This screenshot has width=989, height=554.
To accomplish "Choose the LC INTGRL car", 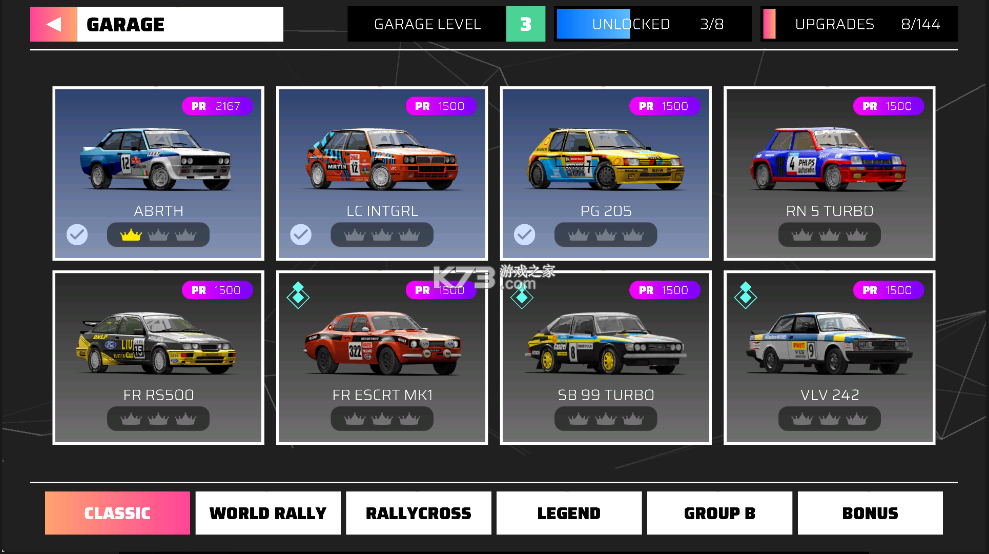I will tap(382, 173).
